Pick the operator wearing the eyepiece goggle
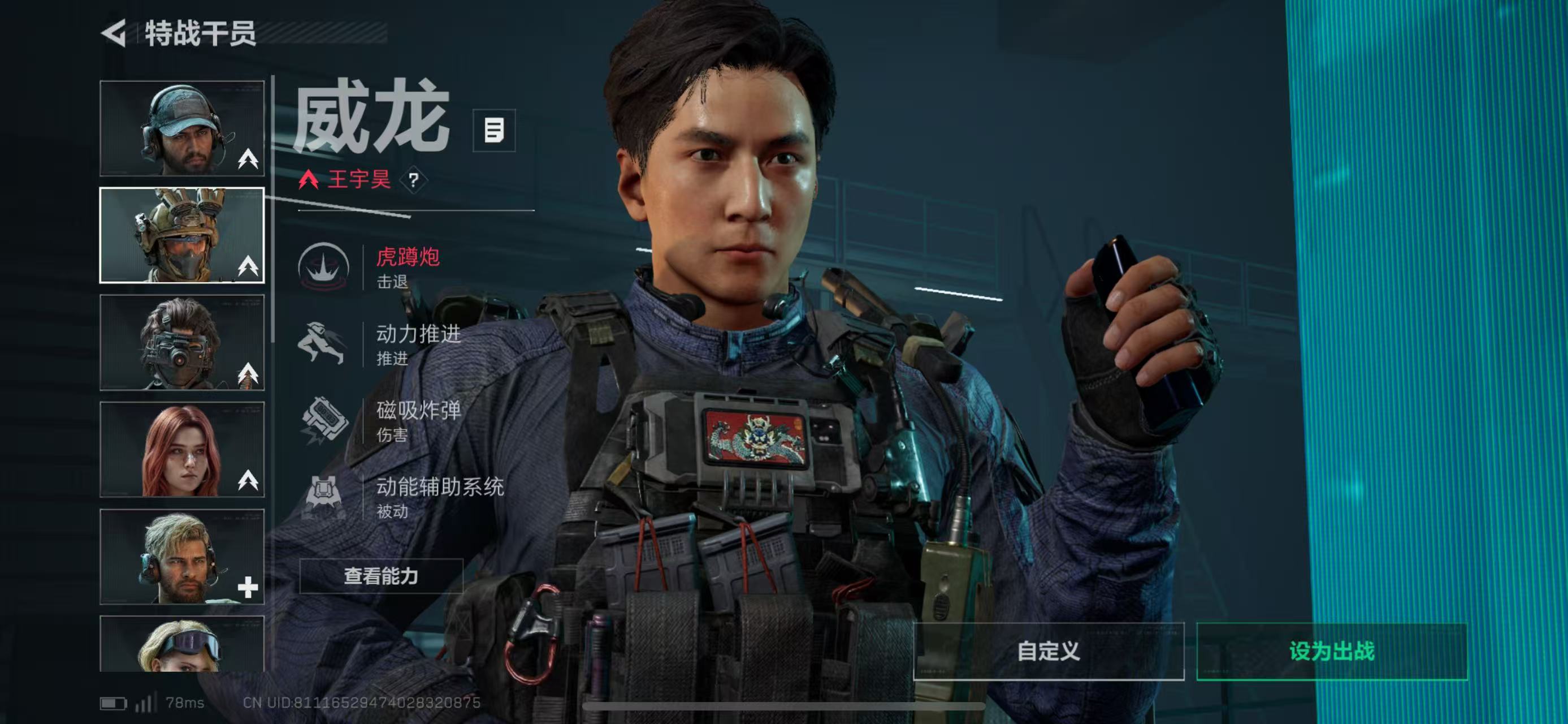1568x724 pixels. pos(182,342)
